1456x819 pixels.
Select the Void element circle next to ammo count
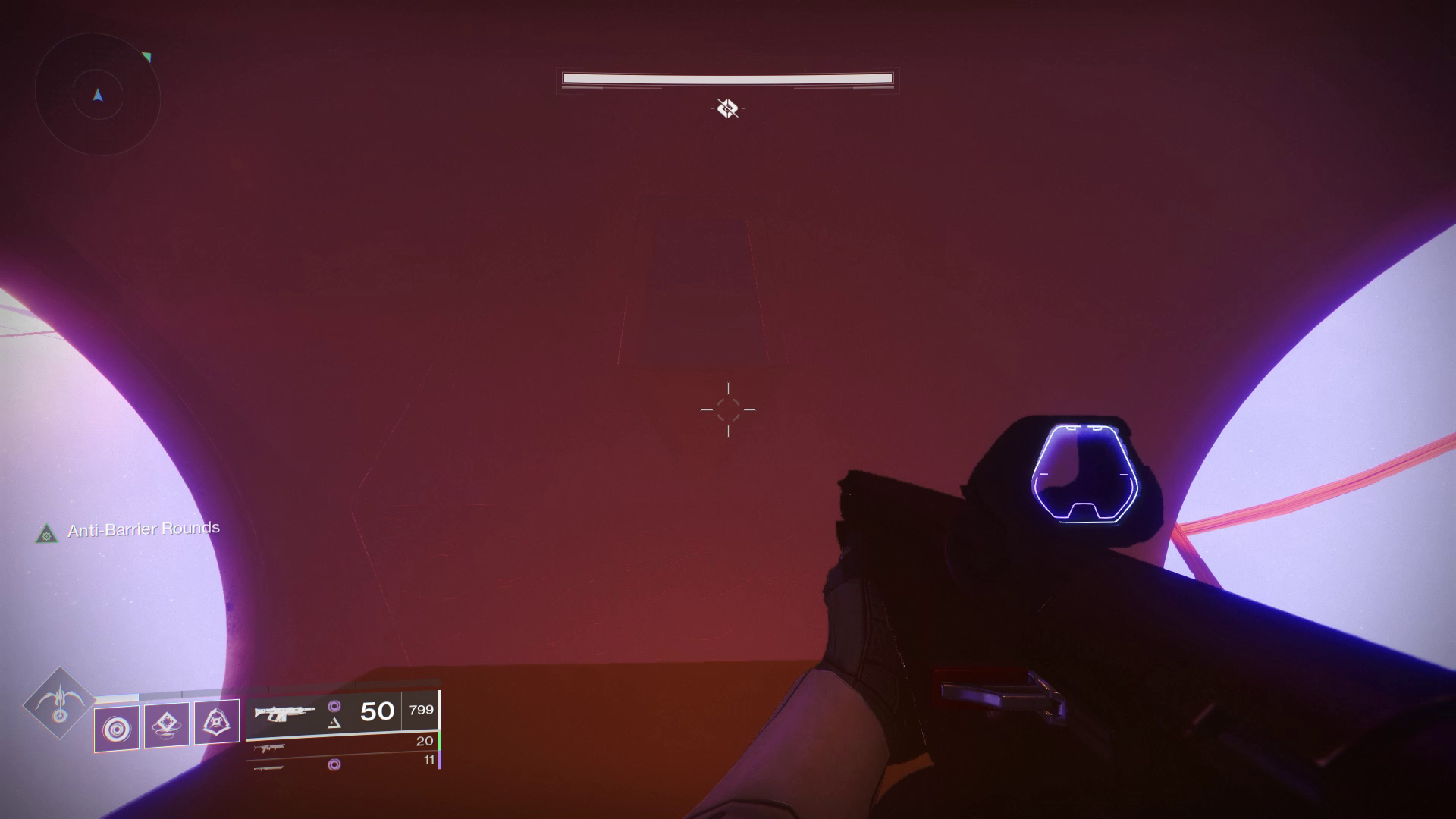335,706
